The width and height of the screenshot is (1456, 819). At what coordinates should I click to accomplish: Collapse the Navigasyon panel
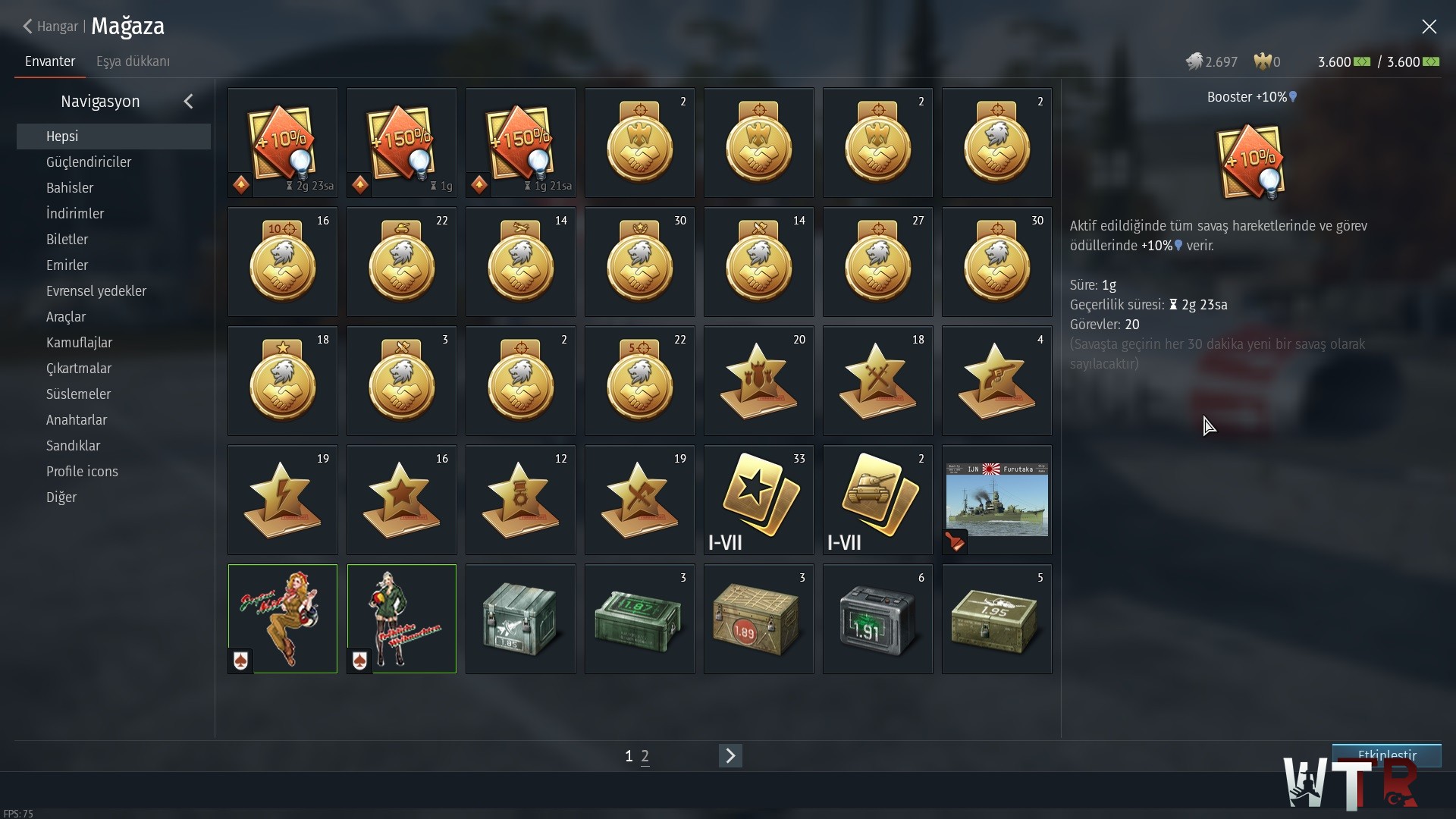coord(189,102)
